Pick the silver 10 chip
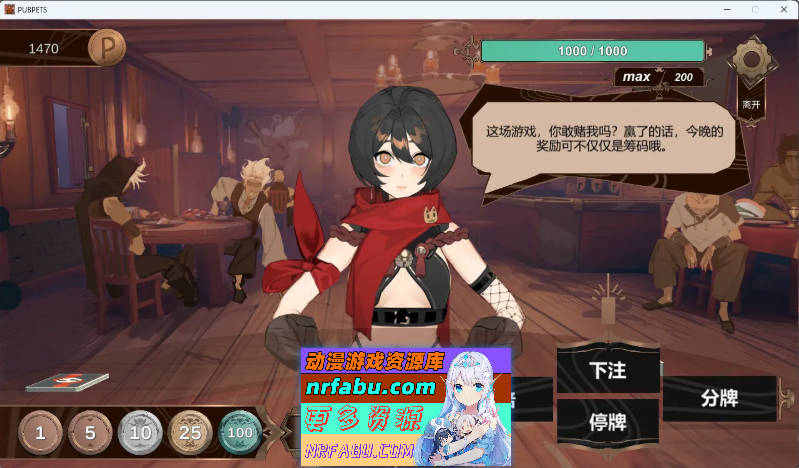 click(140, 433)
